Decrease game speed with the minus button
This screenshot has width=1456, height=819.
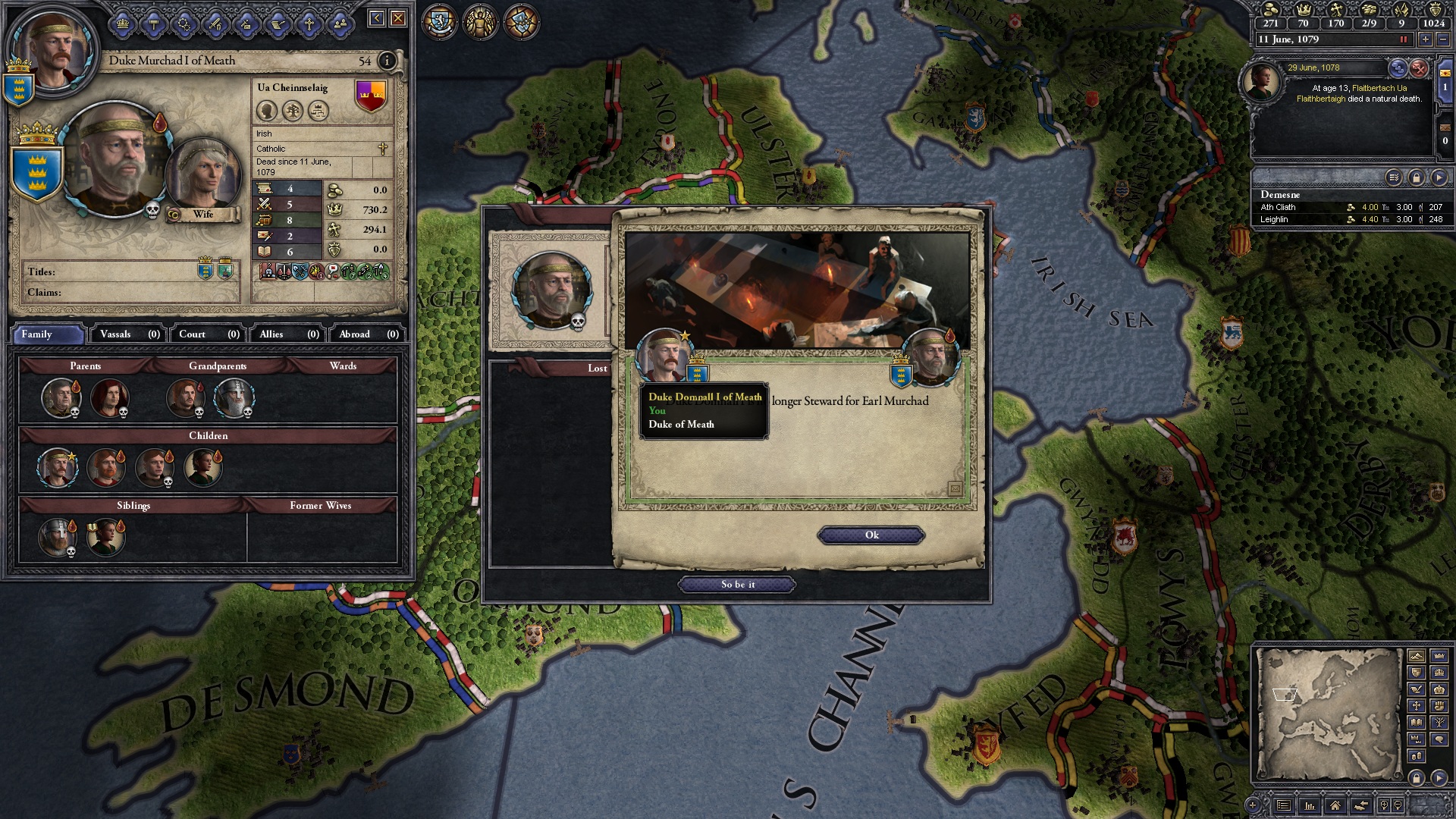tap(1442, 39)
